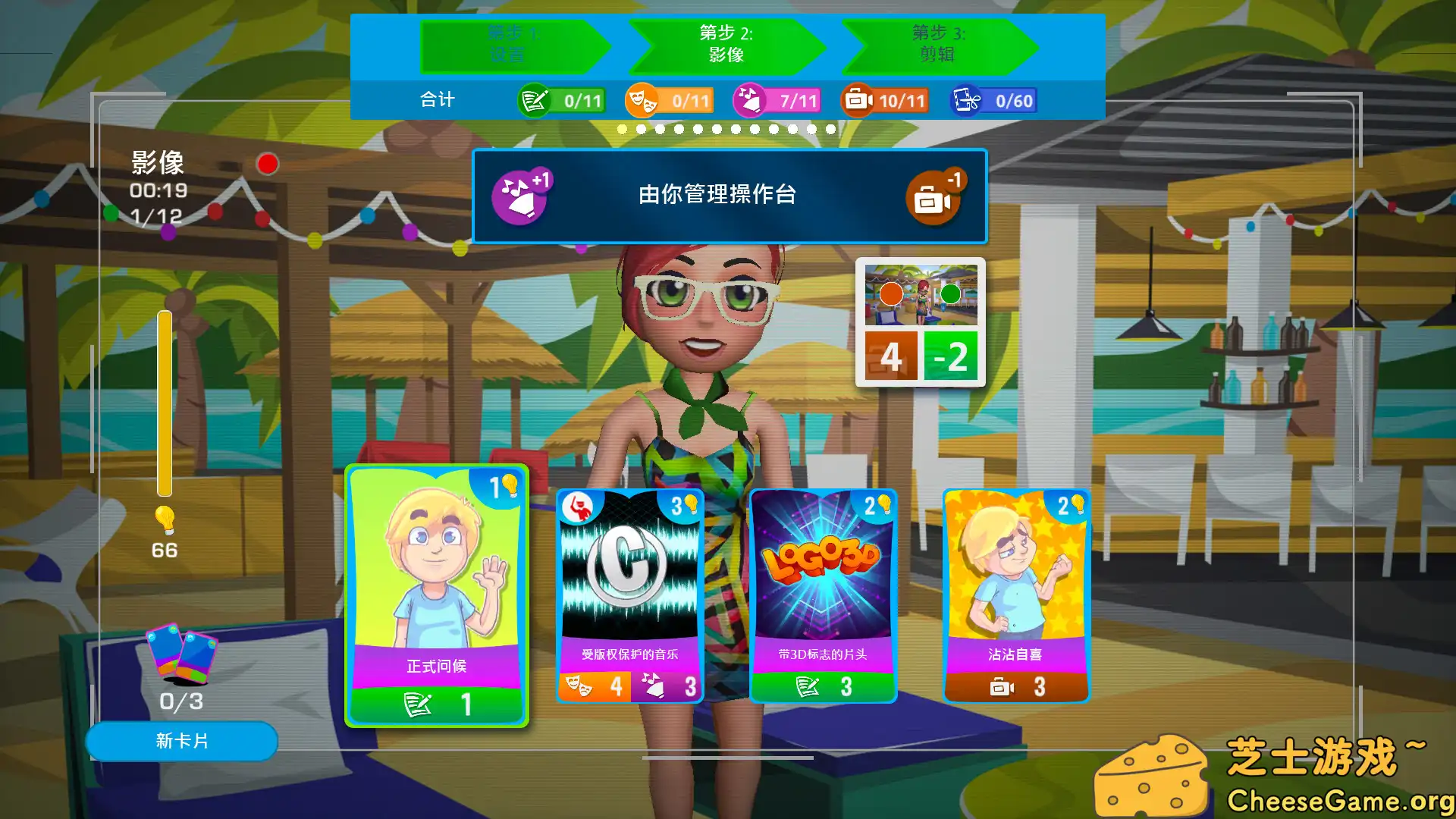This screenshot has height=819, width=1456.
Task: Click the camera cost icon on 沾沾自喜 card
Action: pyautogui.click(x=1002, y=688)
